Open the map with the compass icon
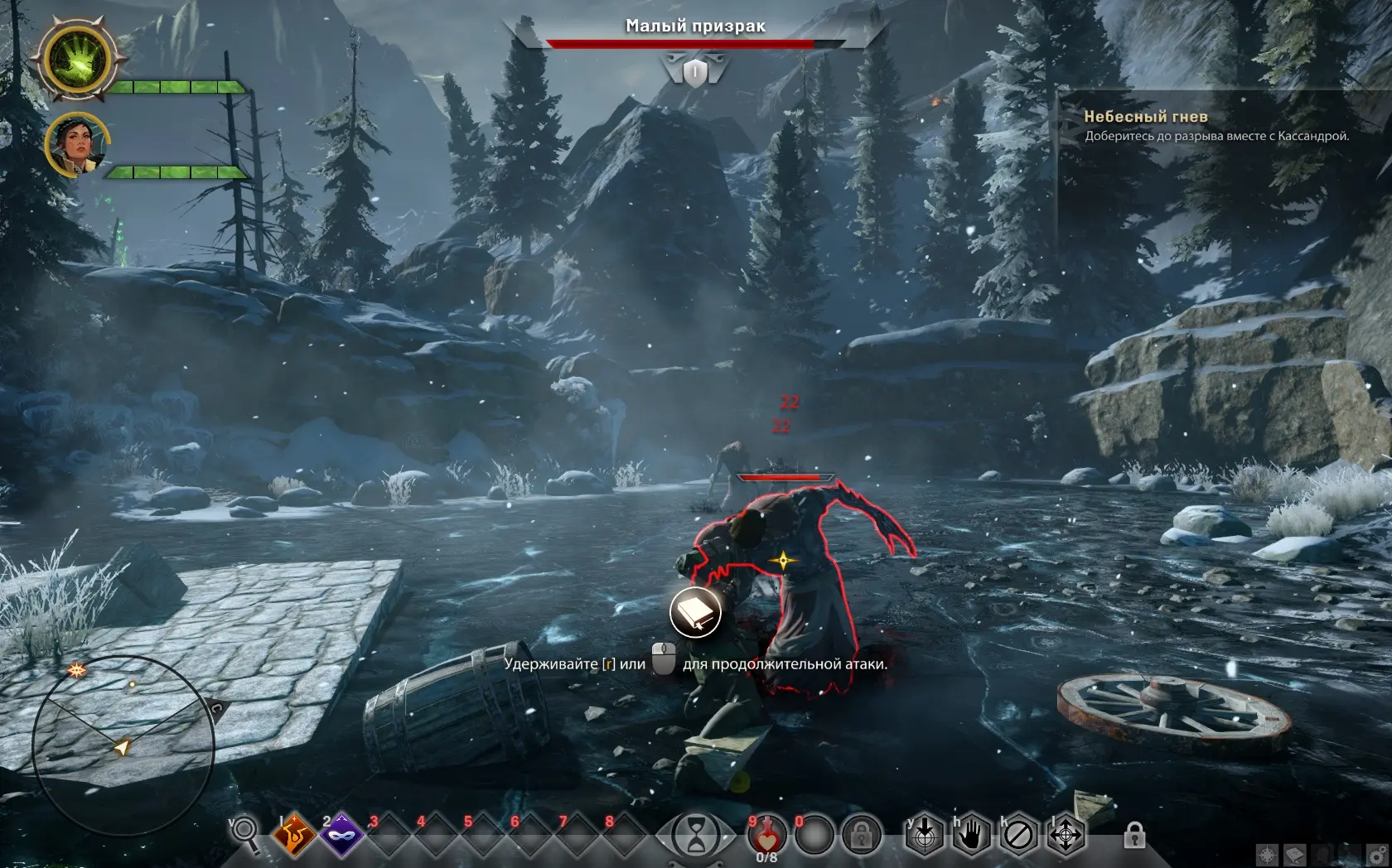Viewport: 1392px width, 868px height. 1267,855
